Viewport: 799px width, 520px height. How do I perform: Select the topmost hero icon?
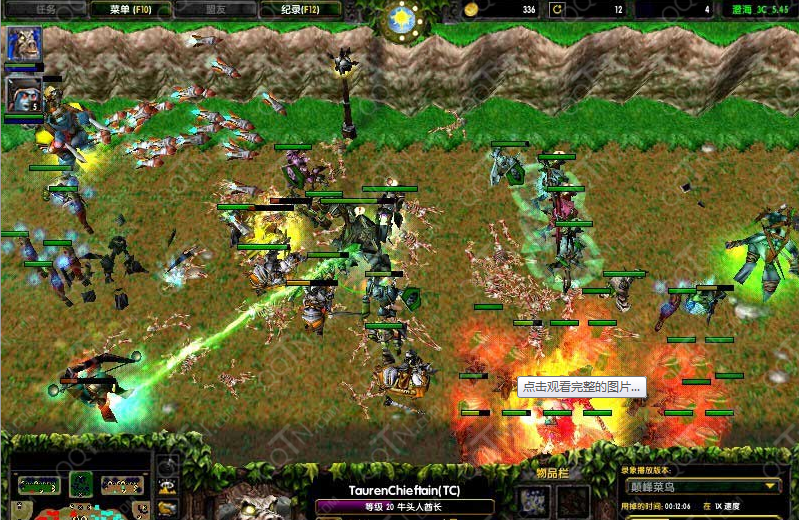(x=23, y=46)
